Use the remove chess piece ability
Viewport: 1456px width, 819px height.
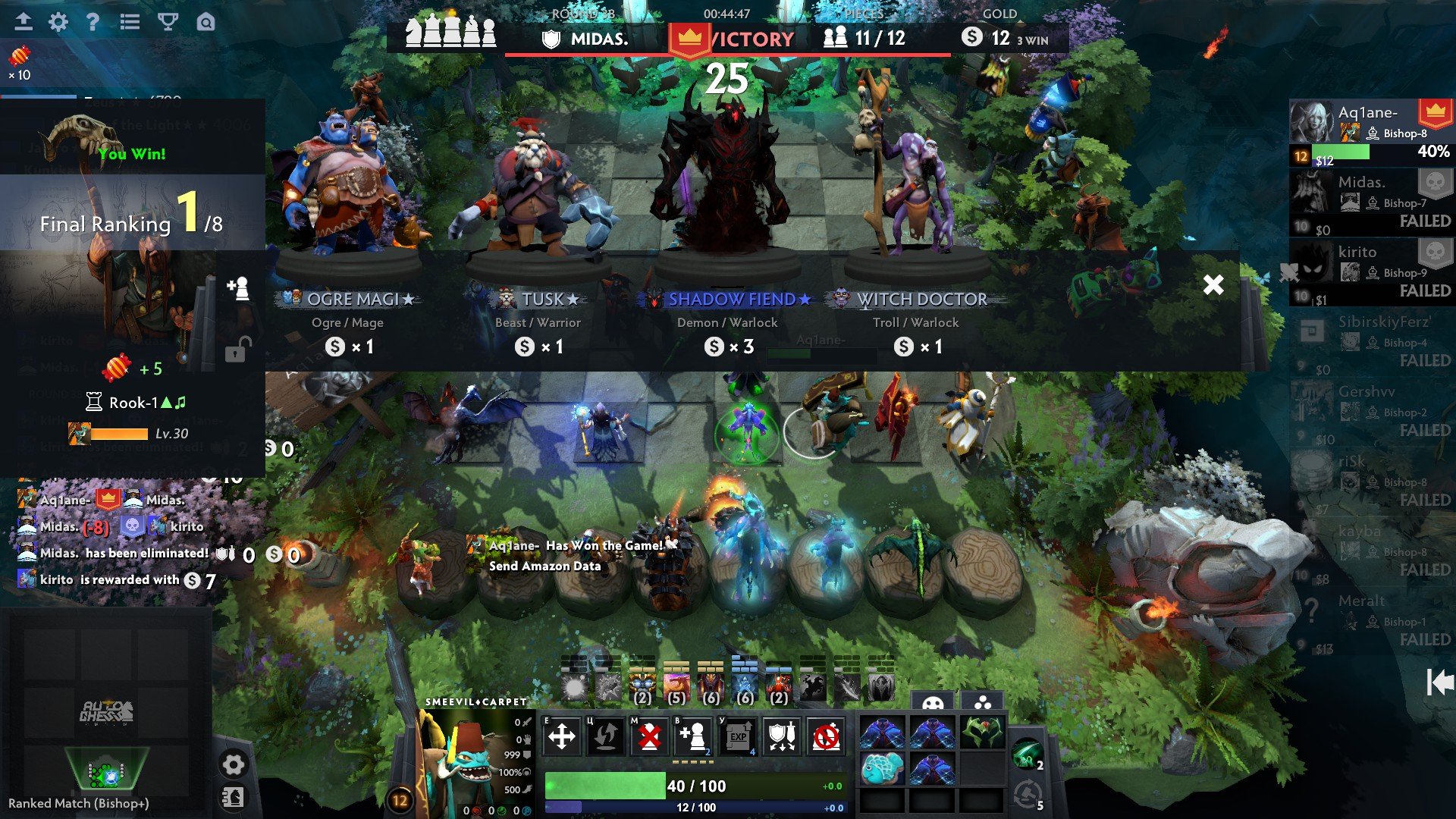coord(649,736)
